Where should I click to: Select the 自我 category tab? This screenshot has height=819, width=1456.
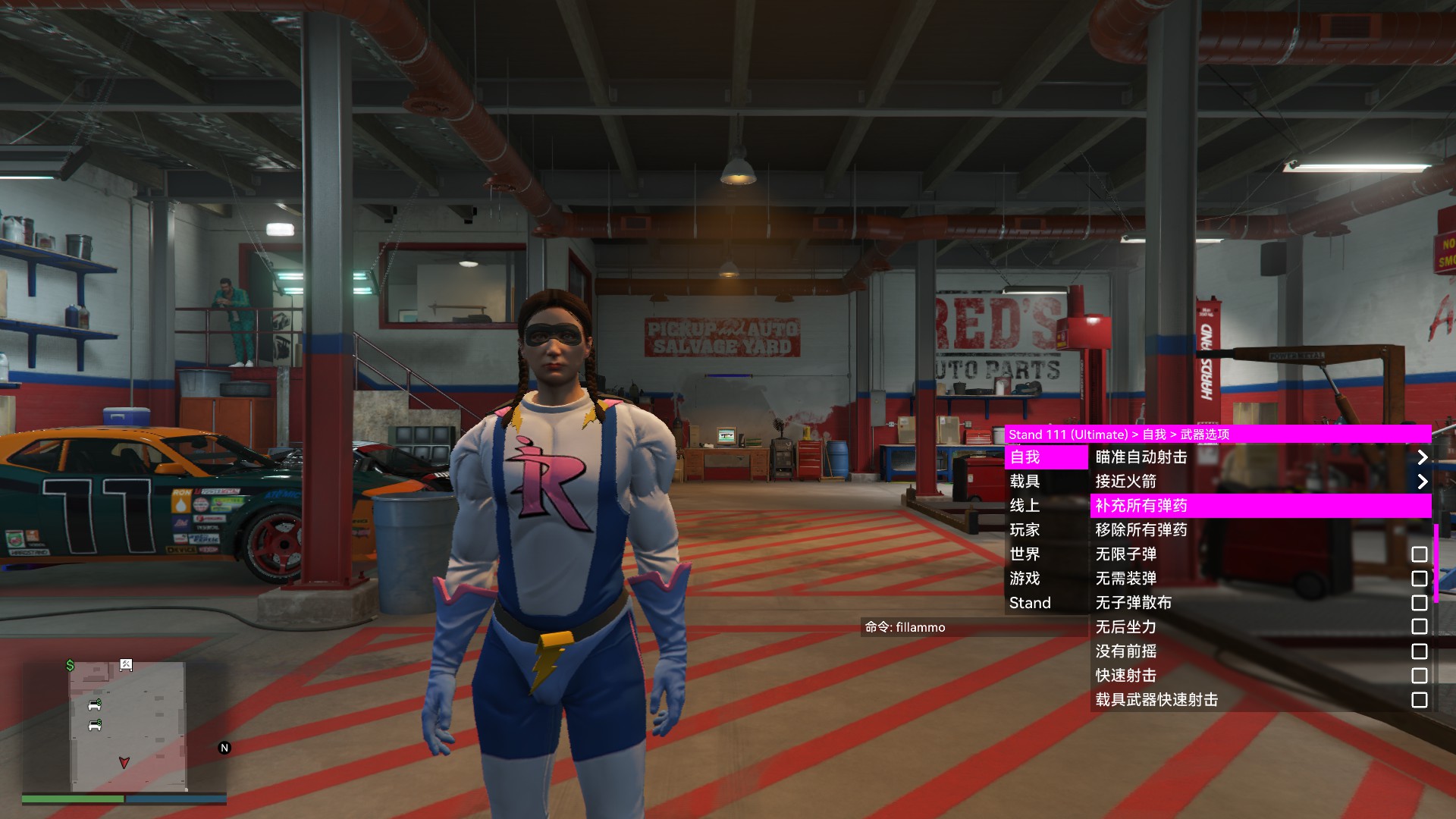click(x=1046, y=457)
